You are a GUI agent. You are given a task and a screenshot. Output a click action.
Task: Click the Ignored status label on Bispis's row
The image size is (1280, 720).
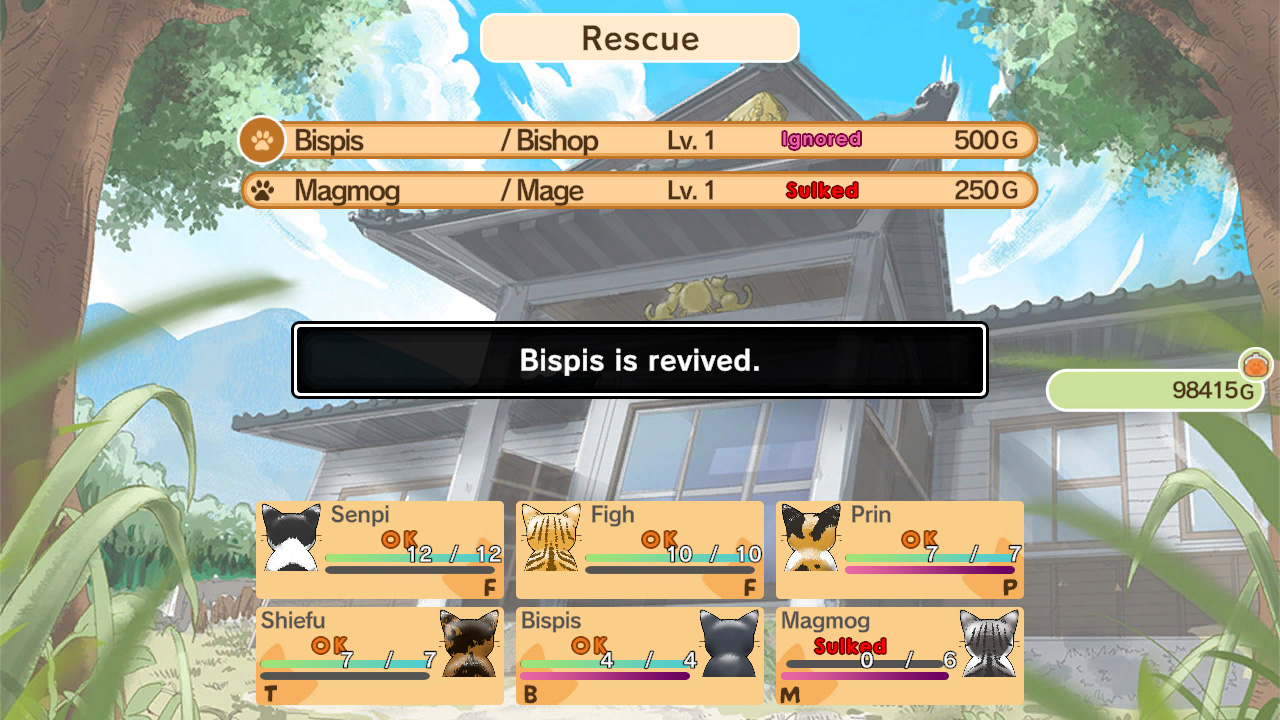coord(821,139)
